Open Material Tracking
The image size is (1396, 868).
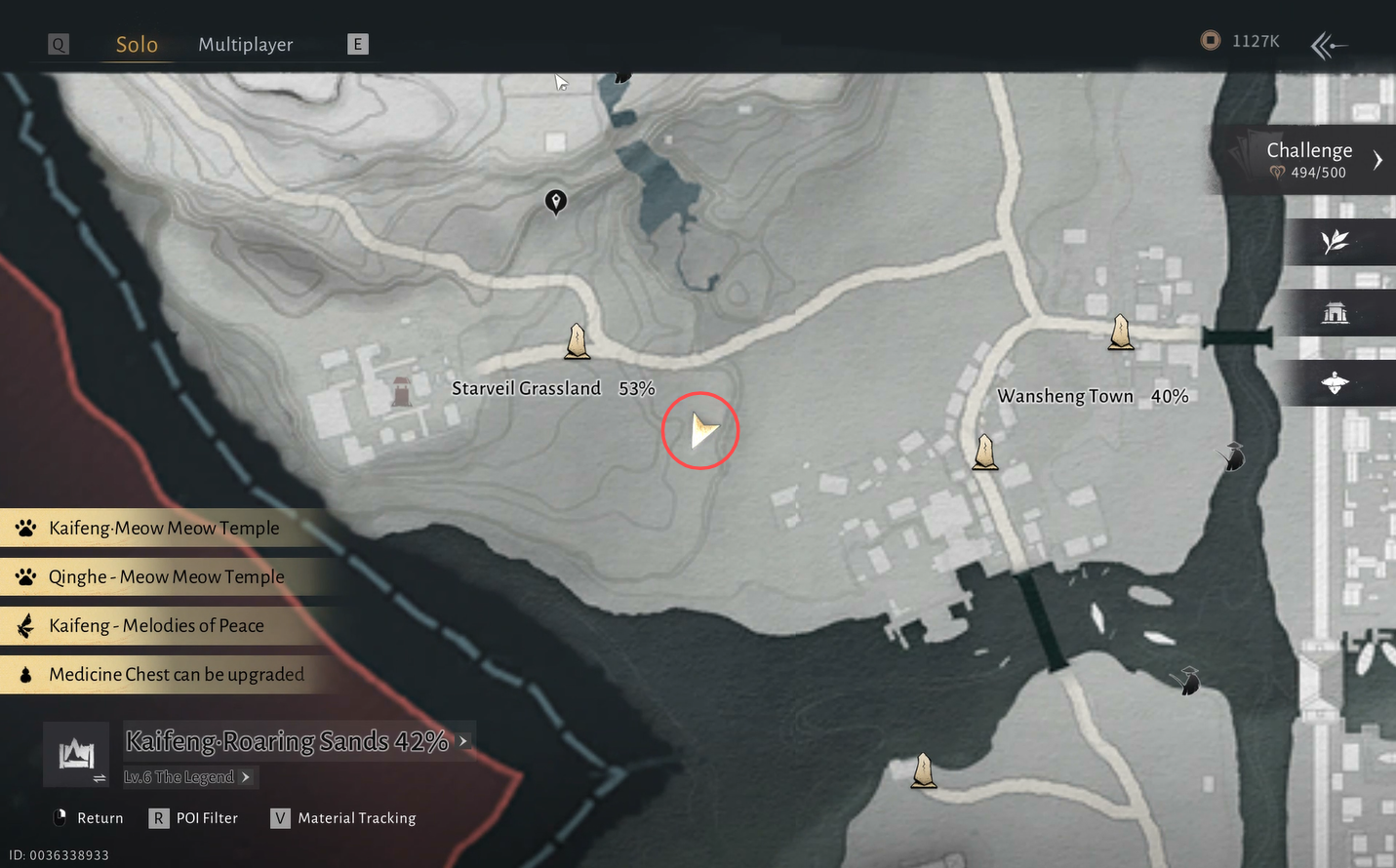343,818
